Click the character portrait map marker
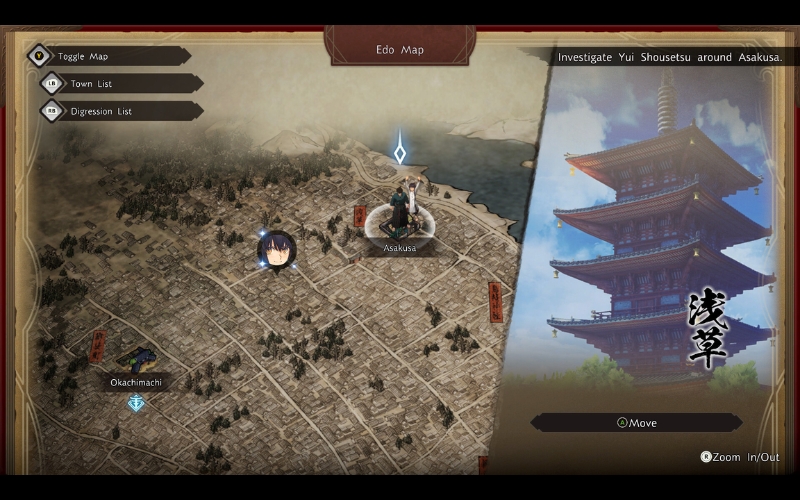 (x=275, y=250)
